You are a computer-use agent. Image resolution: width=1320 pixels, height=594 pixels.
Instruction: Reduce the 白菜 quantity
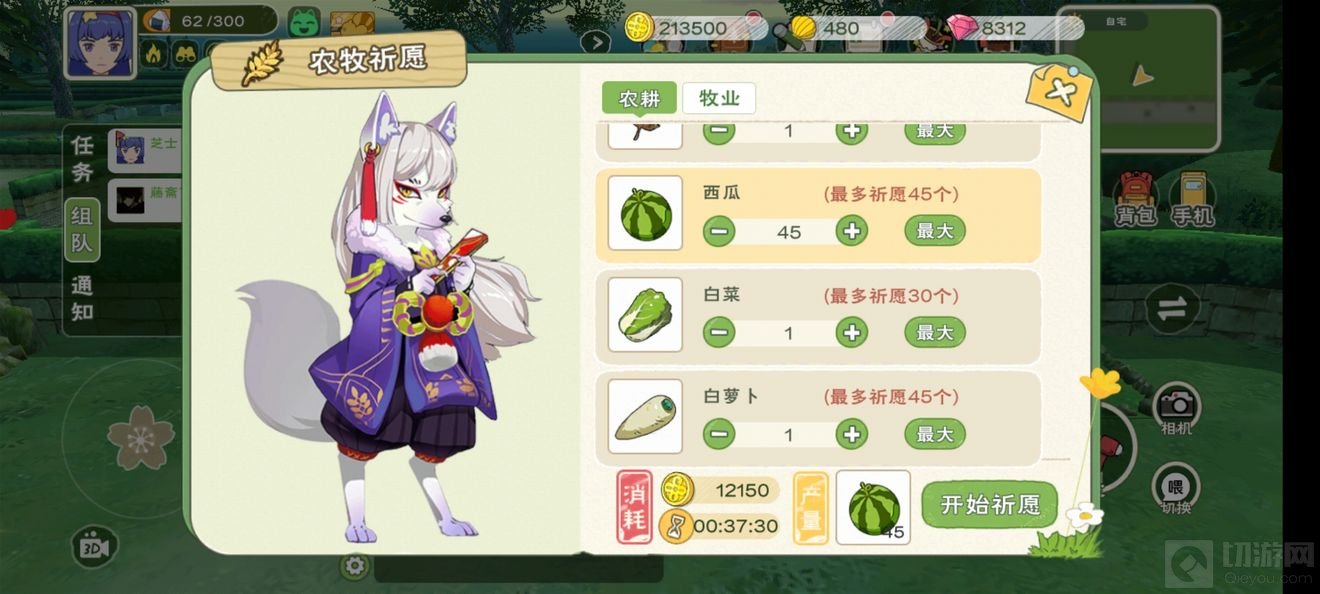[718, 332]
